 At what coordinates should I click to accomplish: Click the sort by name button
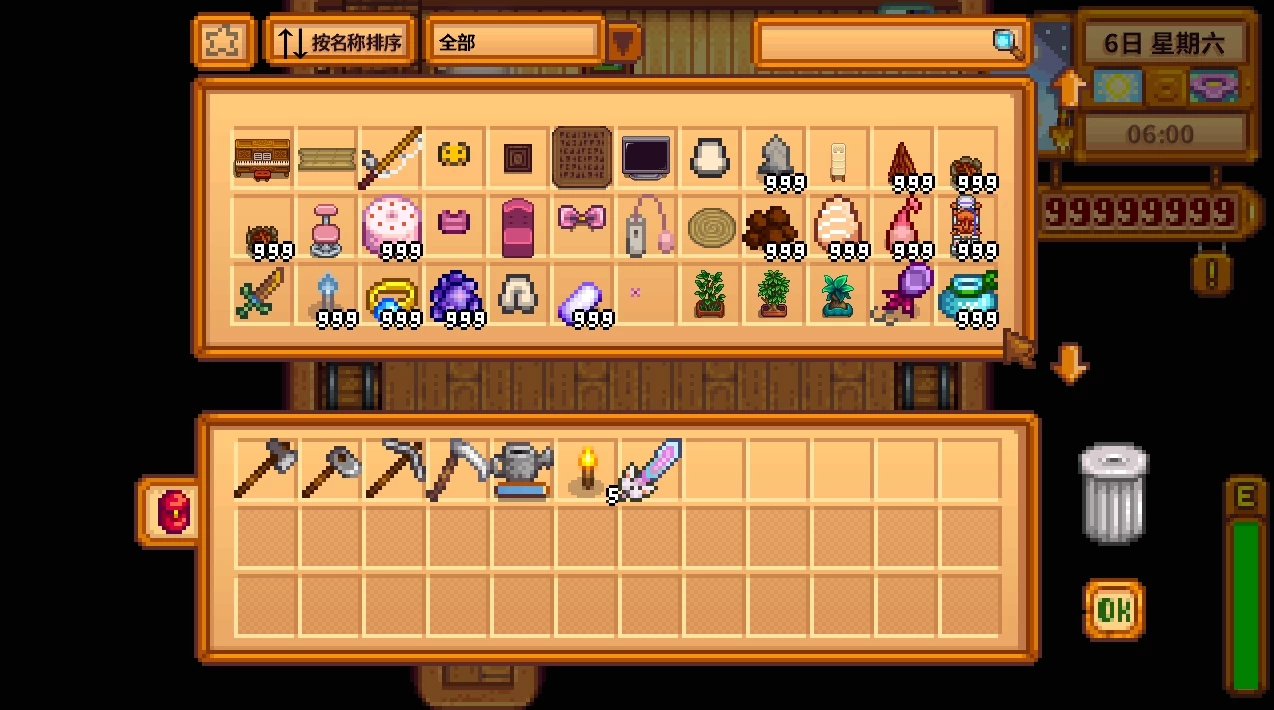pyautogui.click(x=340, y=42)
